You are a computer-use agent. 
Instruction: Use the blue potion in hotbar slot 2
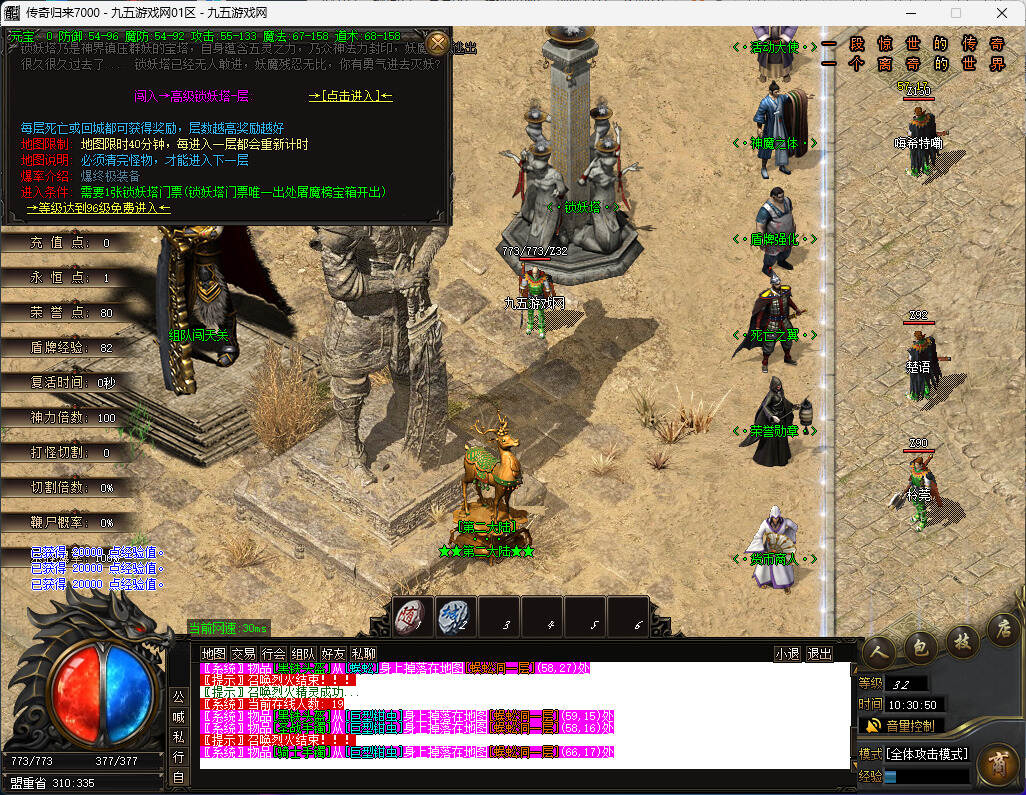point(455,617)
